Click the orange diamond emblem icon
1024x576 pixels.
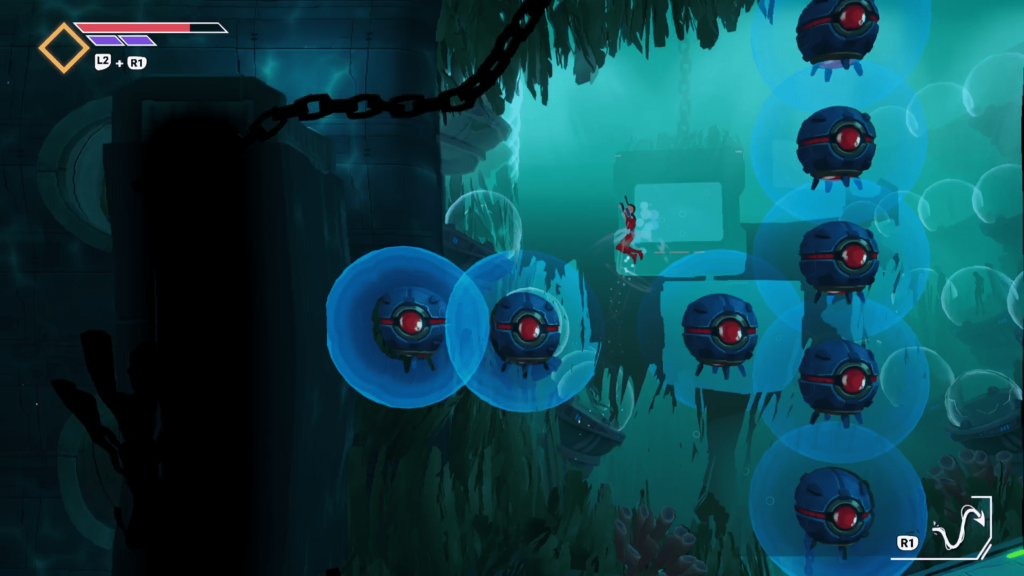[63, 47]
